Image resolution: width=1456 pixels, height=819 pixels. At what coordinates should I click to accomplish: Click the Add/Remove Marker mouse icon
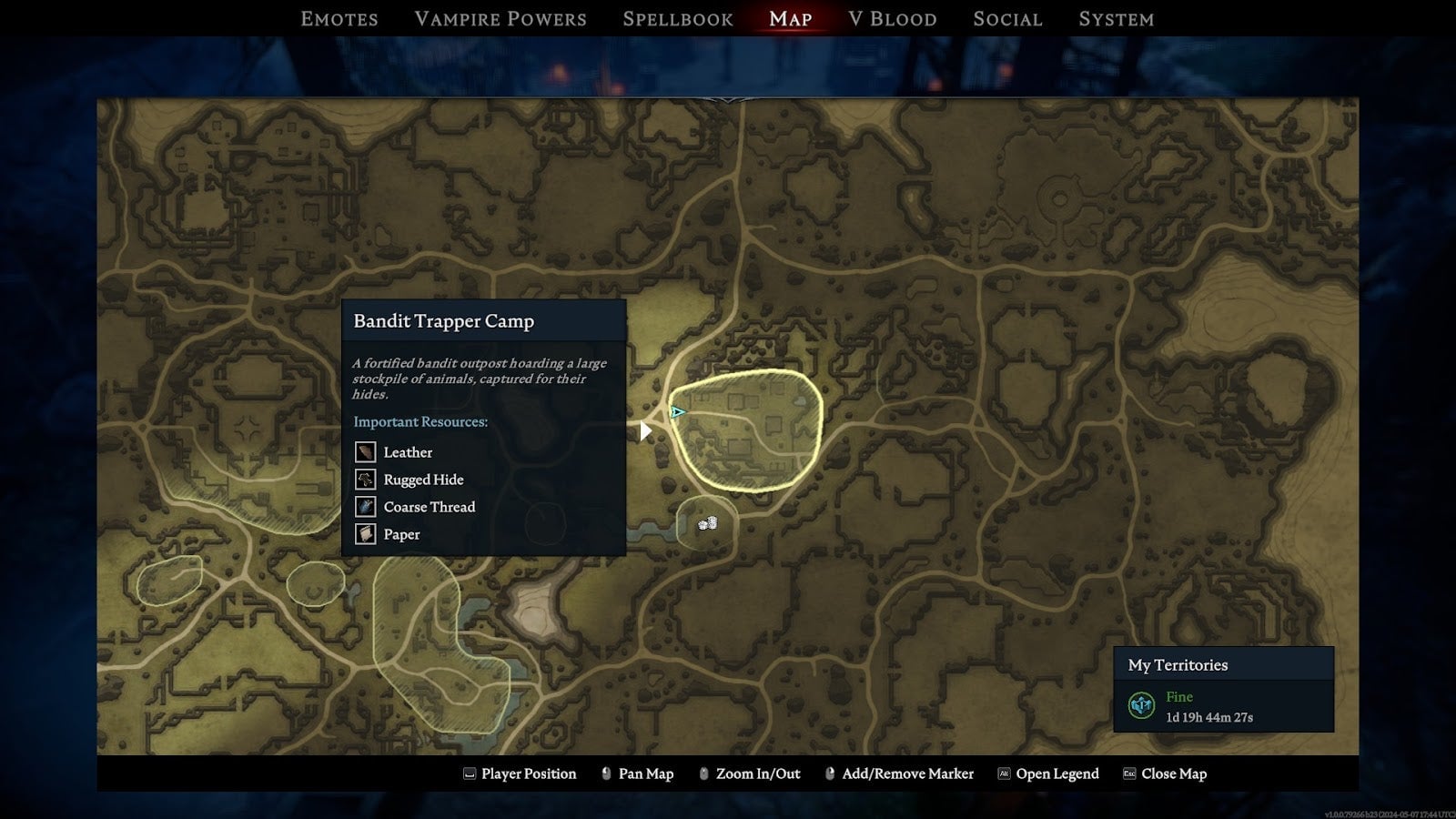pos(829,773)
